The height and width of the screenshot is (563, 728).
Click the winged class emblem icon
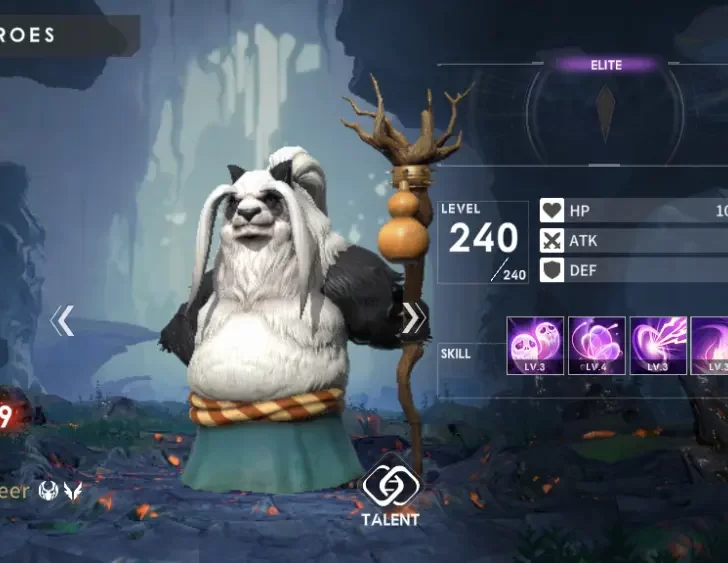click(72, 491)
